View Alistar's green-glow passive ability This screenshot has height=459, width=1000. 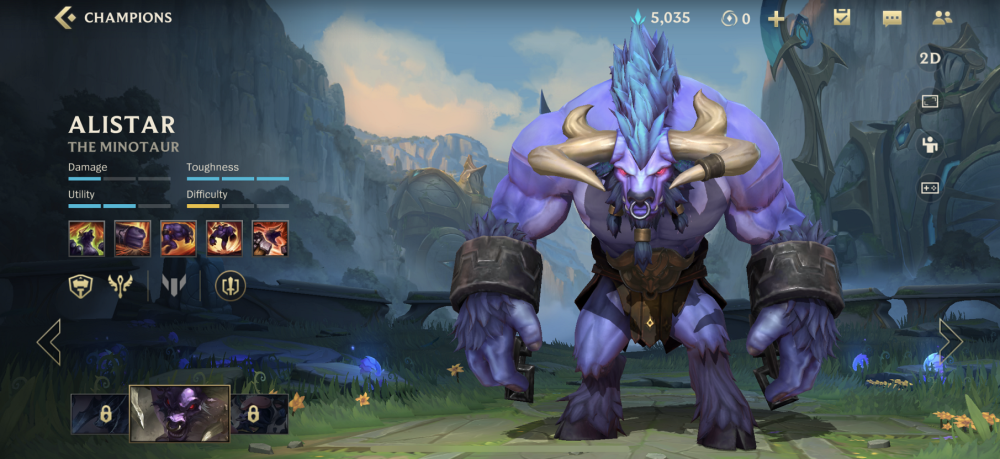click(86, 238)
